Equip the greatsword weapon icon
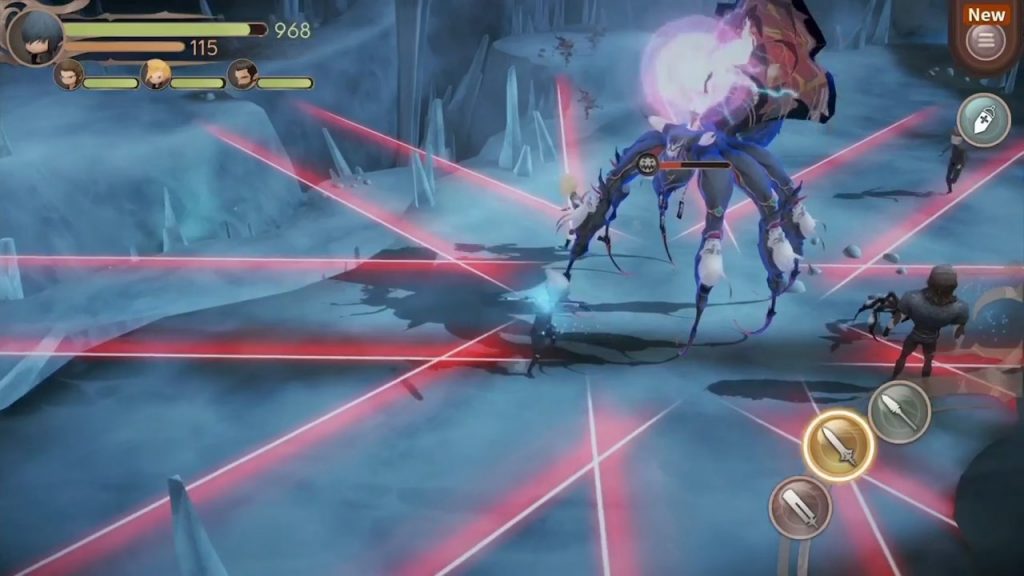The image size is (1024, 576). 800,507
